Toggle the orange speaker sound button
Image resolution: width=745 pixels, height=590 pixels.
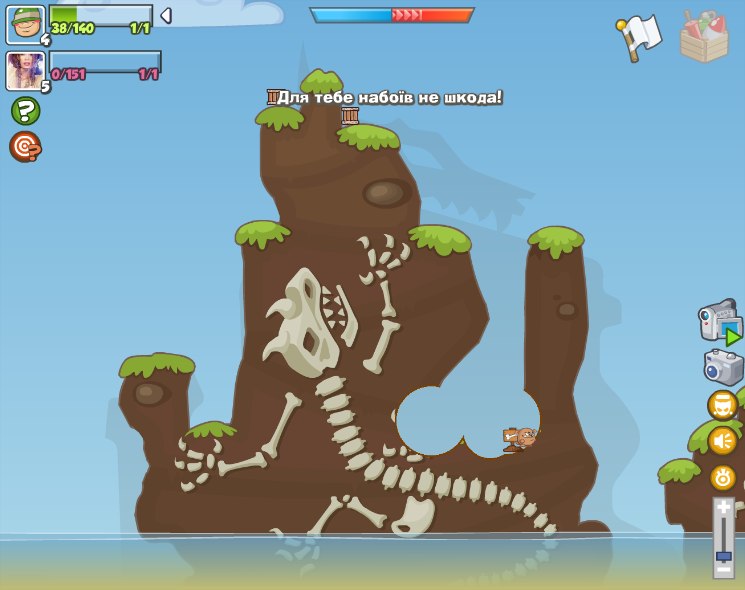722,440
